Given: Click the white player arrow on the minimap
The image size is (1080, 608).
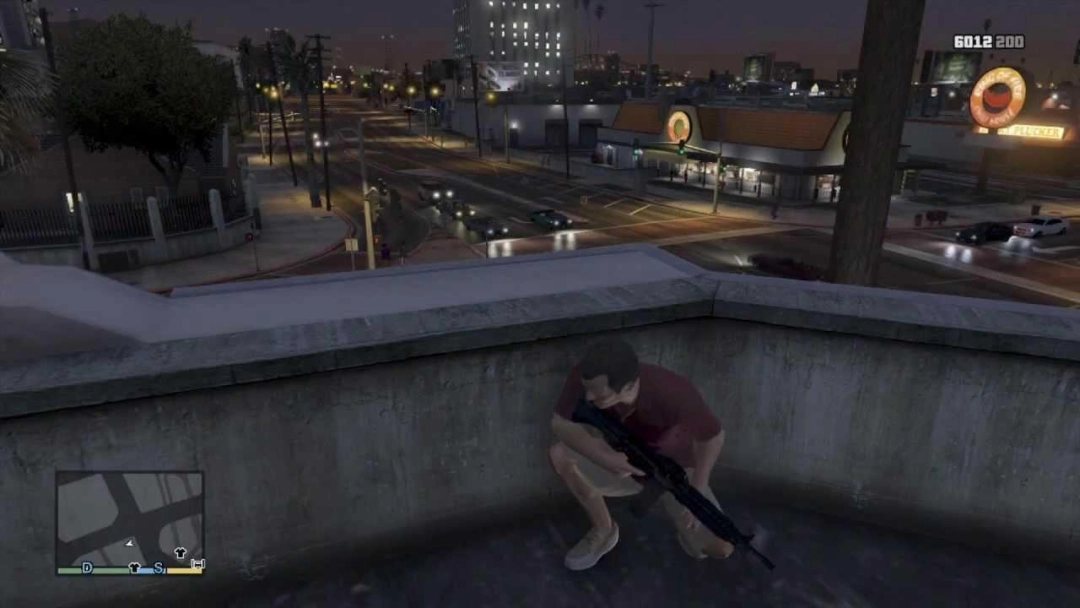Looking at the screenshot, I should pos(129,542).
